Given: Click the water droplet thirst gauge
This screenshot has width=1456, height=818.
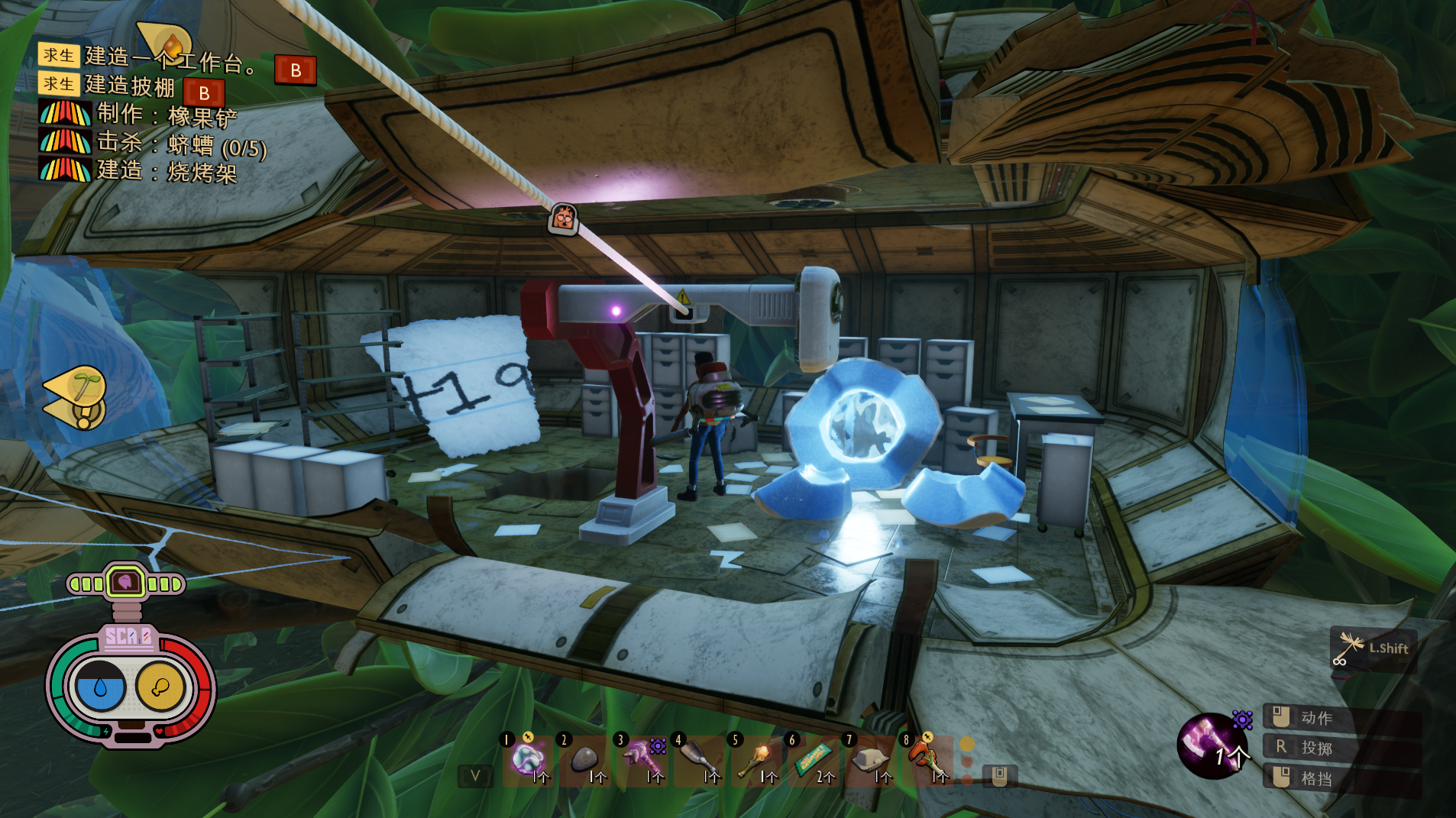Looking at the screenshot, I should coord(100,687).
